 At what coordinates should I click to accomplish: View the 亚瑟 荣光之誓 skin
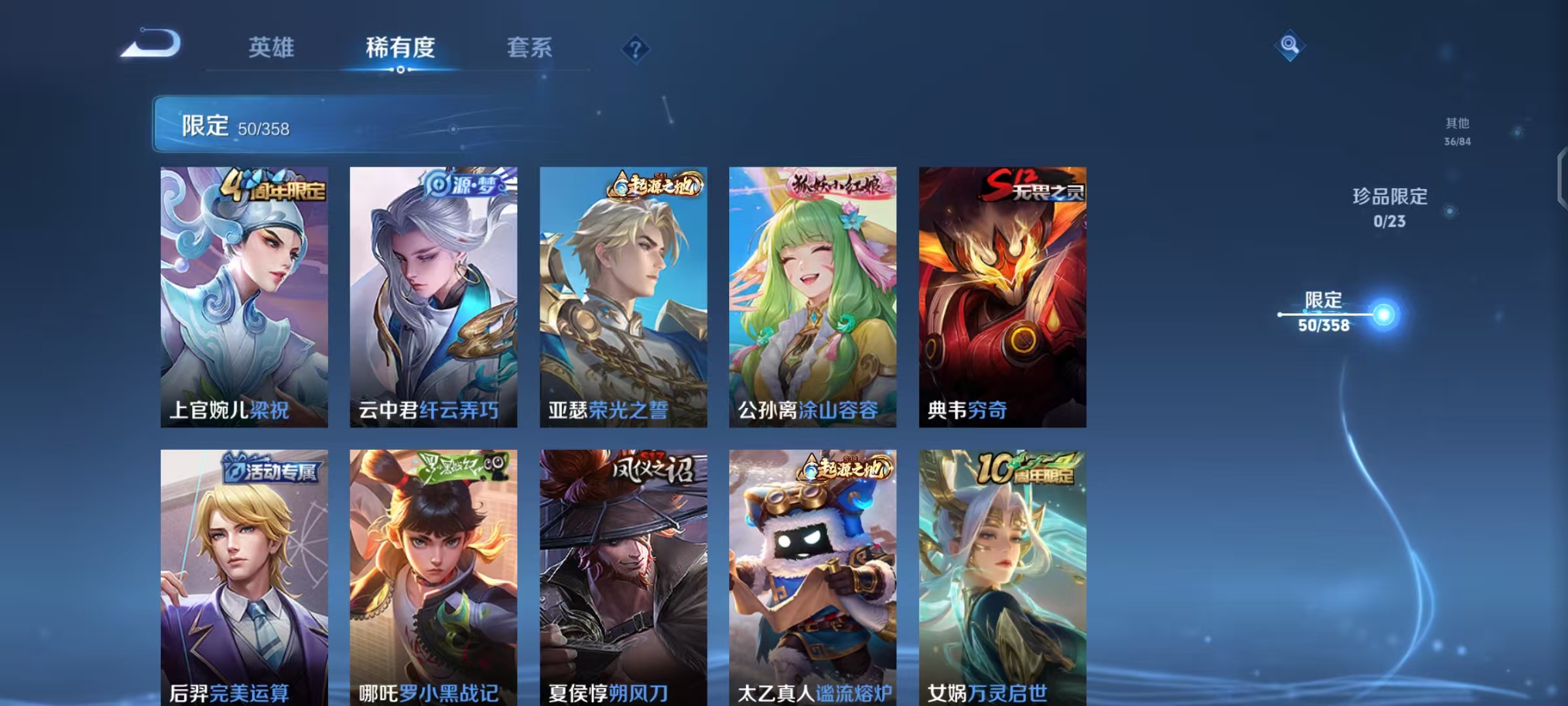click(x=623, y=294)
